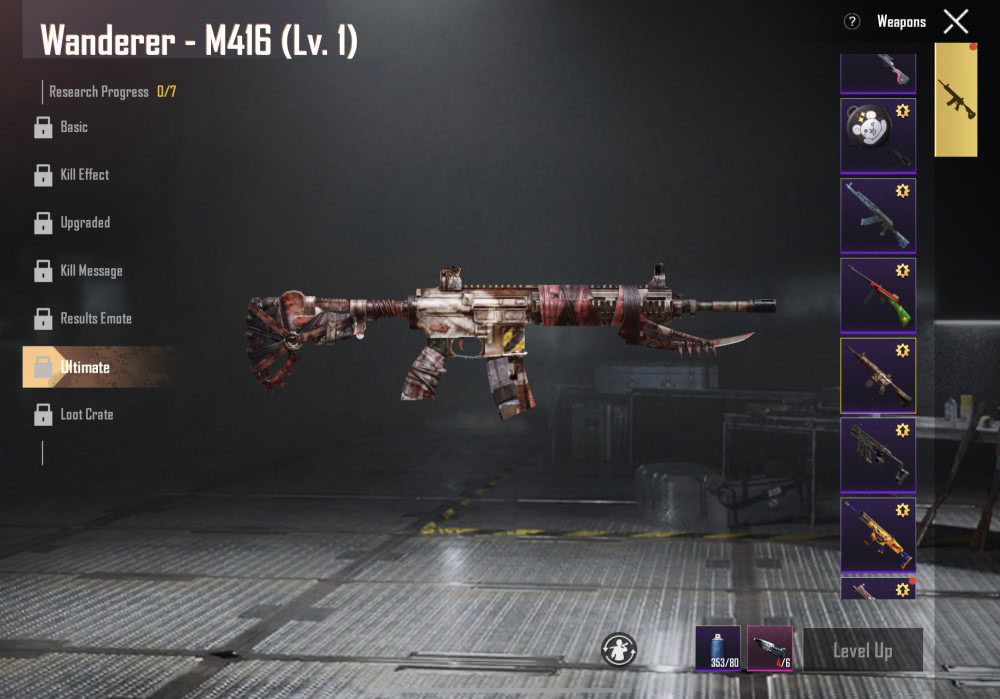This screenshot has height=699, width=1000.
Task: Open the weapon fragment material slot
Action: [770, 648]
